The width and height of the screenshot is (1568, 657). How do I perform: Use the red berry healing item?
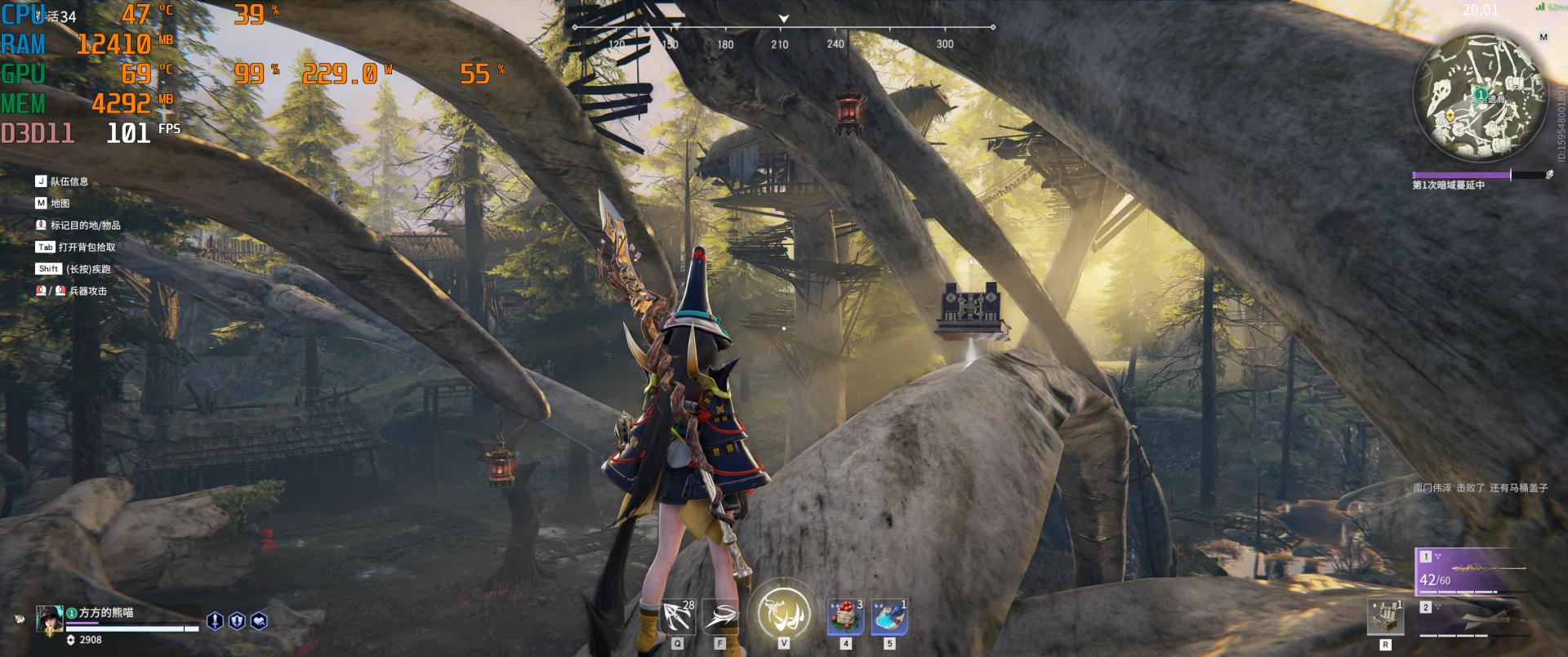pos(845,617)
